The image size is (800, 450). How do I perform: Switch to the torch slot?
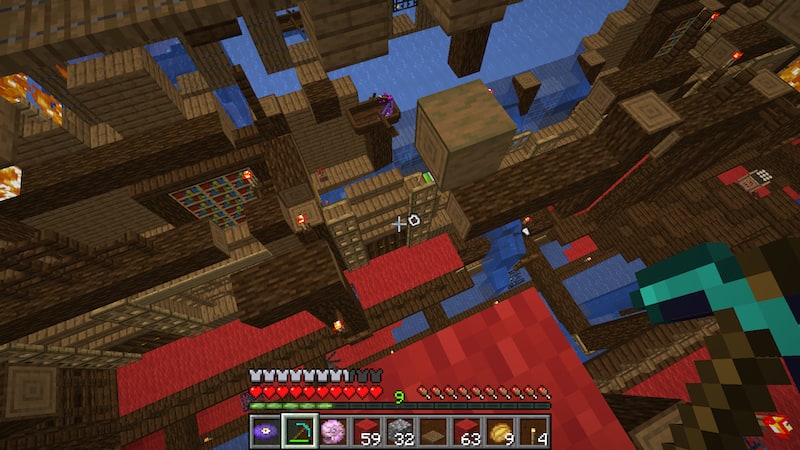534,431
